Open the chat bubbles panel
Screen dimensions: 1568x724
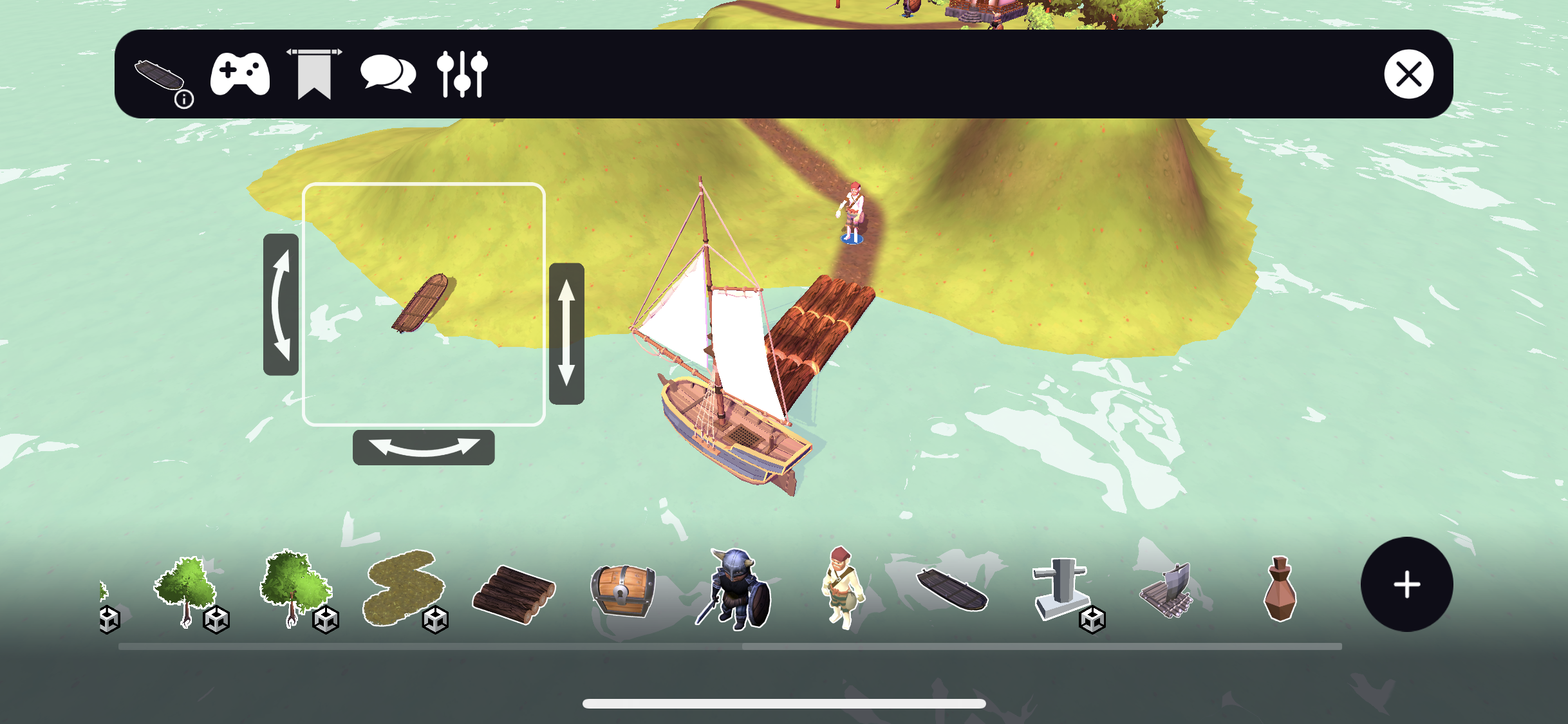pos(388,75)
